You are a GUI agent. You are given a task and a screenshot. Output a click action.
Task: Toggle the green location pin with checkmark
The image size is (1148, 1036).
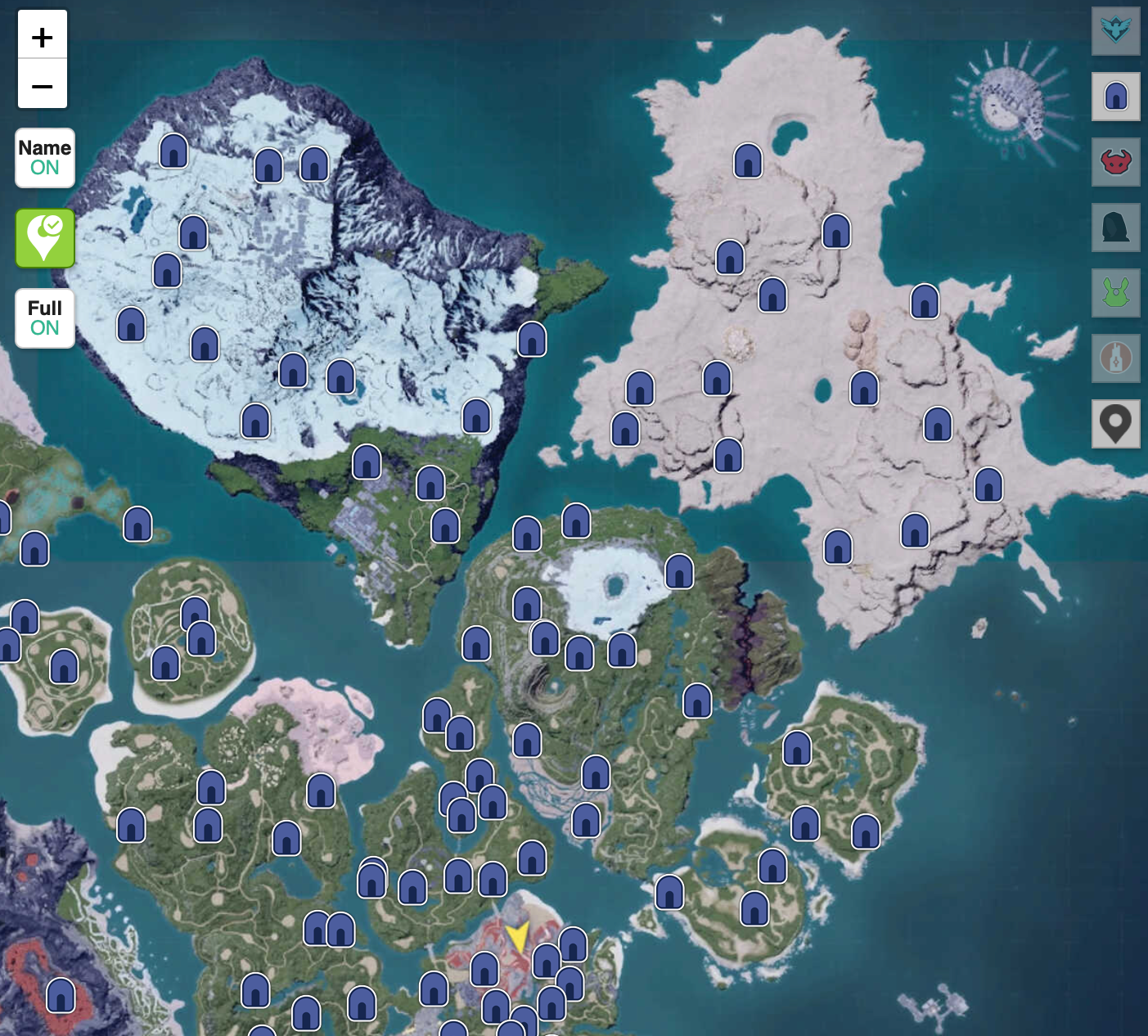point(44,238)
